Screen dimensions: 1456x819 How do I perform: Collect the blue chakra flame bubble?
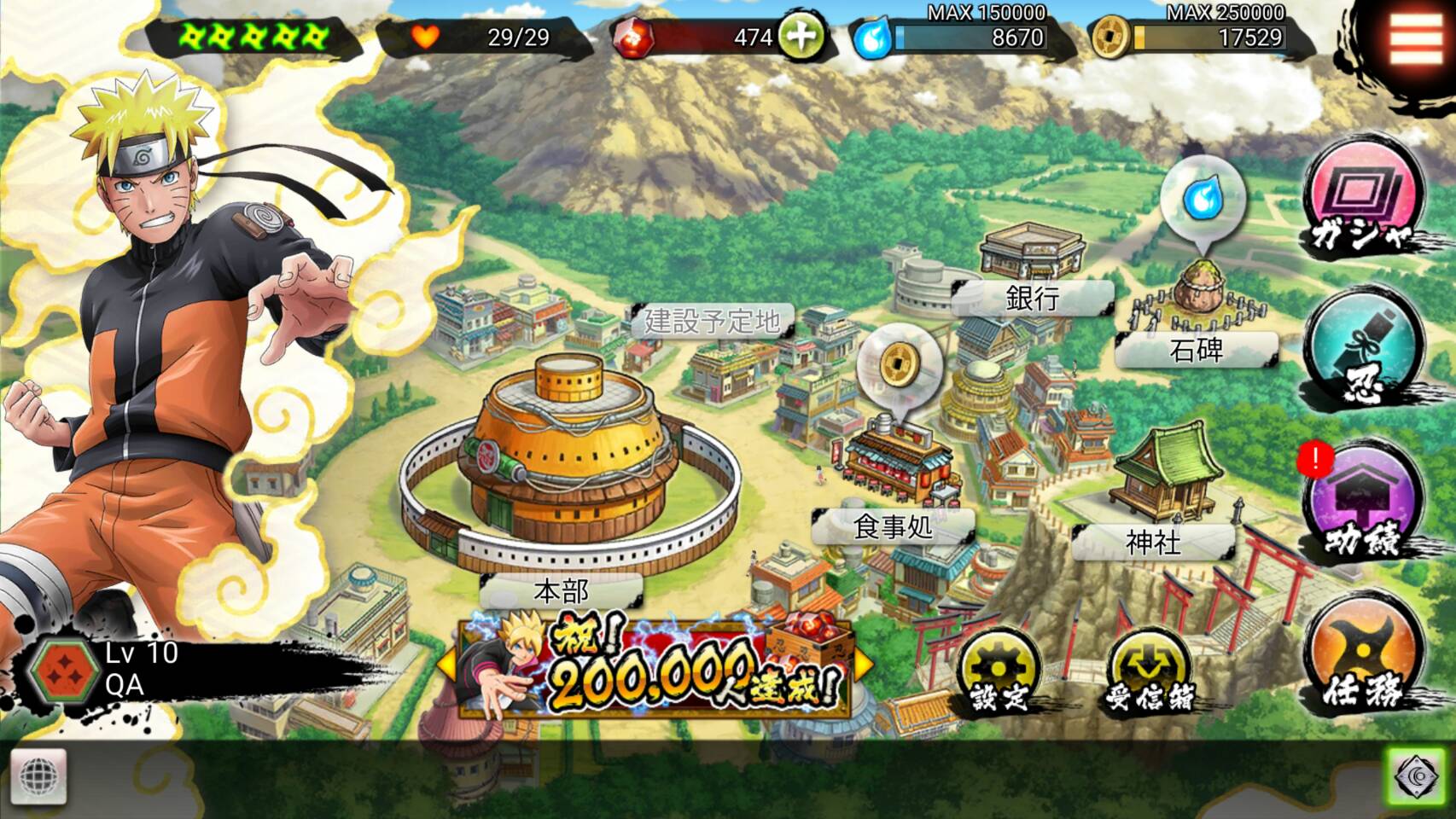click(1203, 199)
